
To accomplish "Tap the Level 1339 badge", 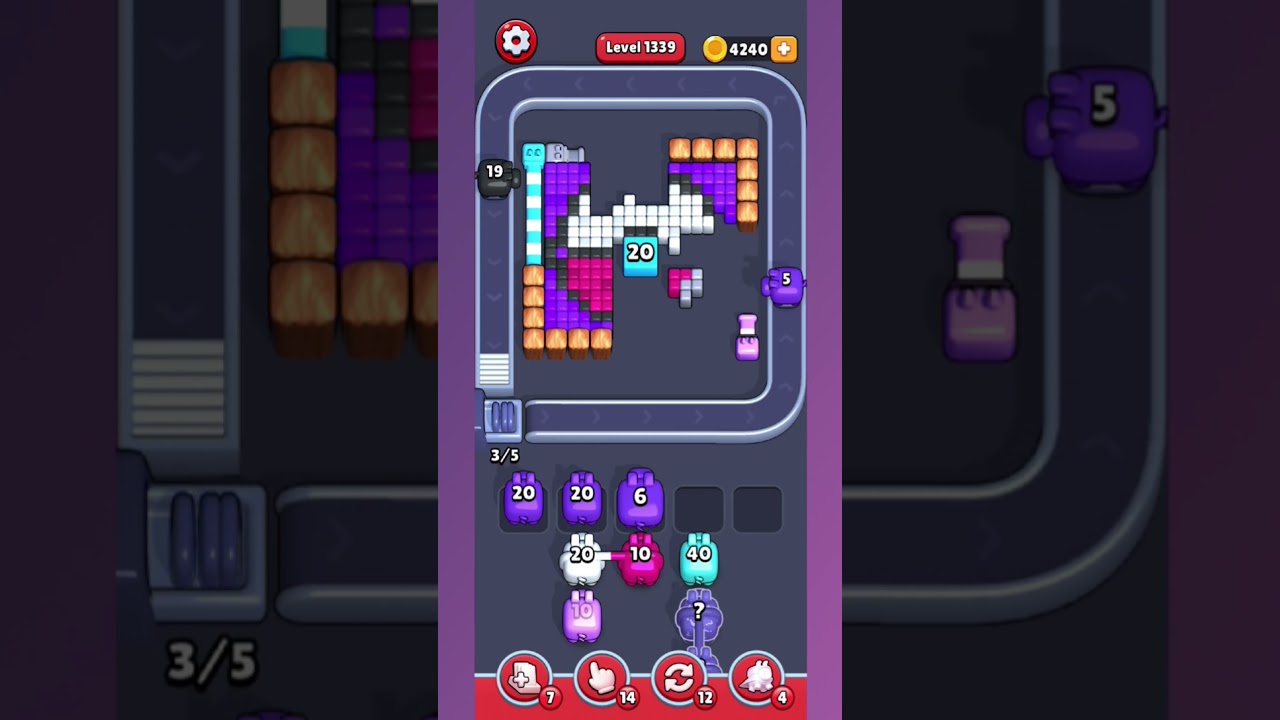I will click(640, 47).
